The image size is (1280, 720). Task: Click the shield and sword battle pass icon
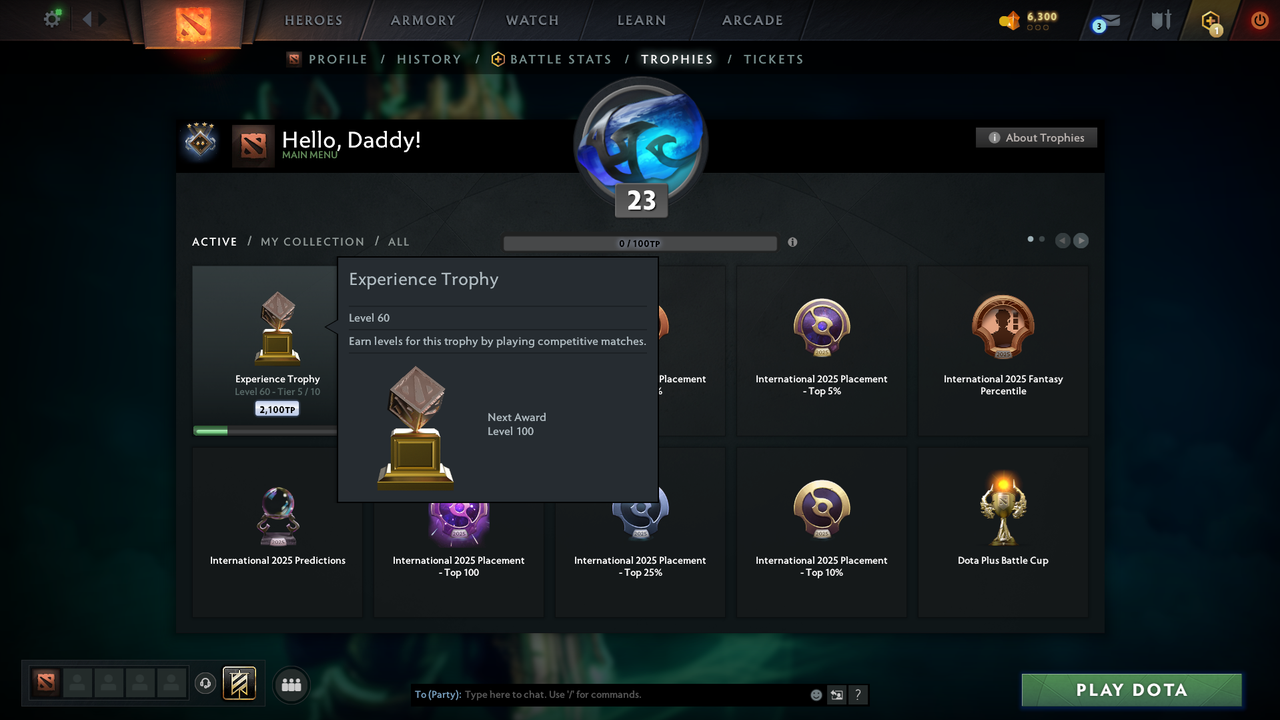1160,18
